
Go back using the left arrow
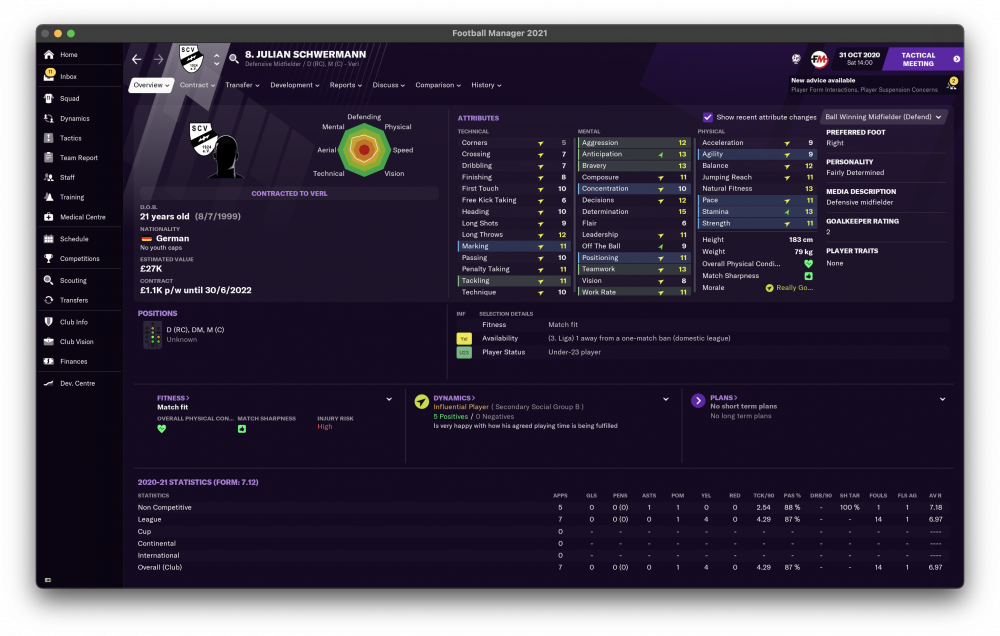(137, 59)
